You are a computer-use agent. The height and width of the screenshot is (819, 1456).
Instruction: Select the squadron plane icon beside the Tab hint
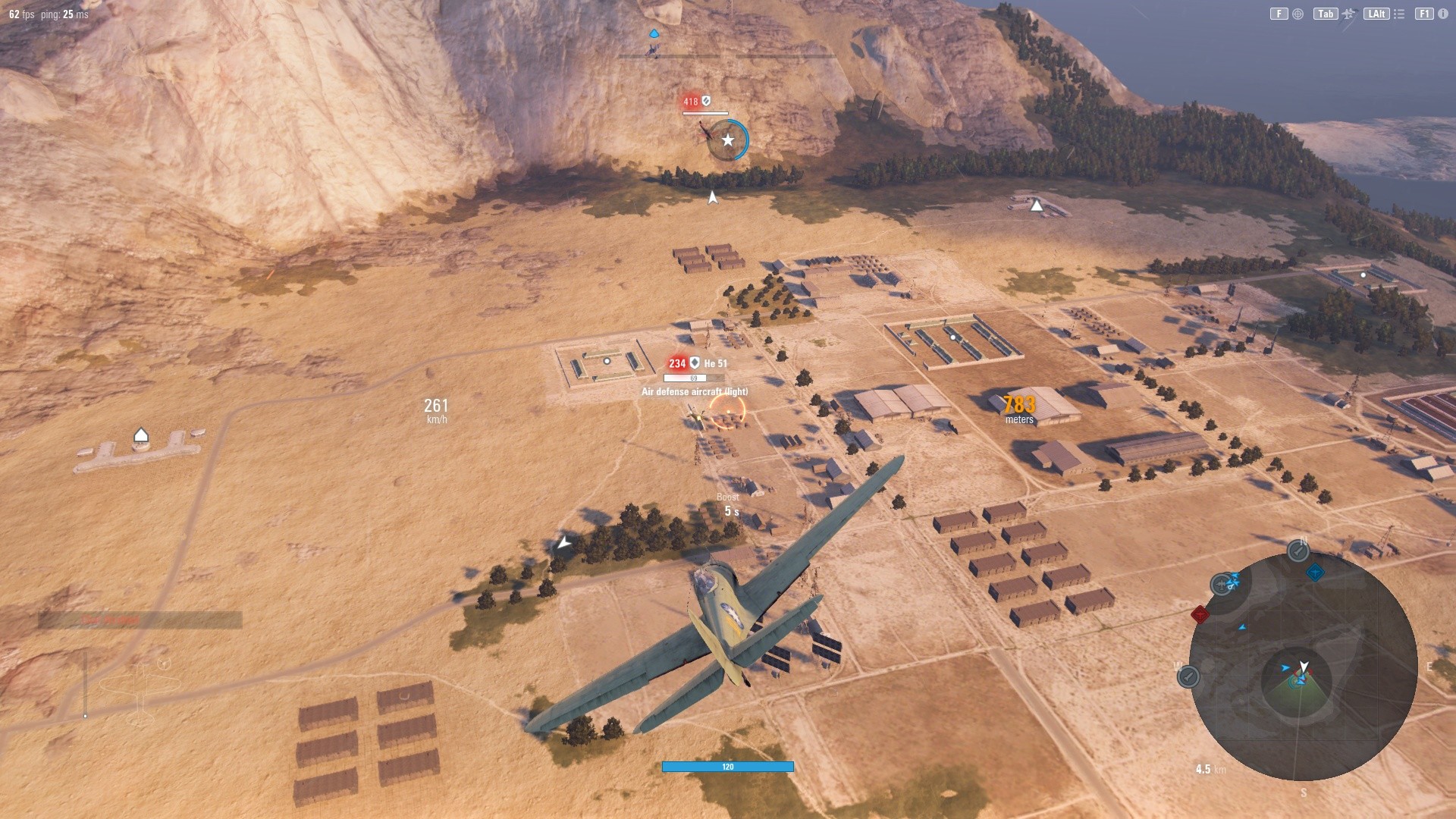click(1348, 14)
